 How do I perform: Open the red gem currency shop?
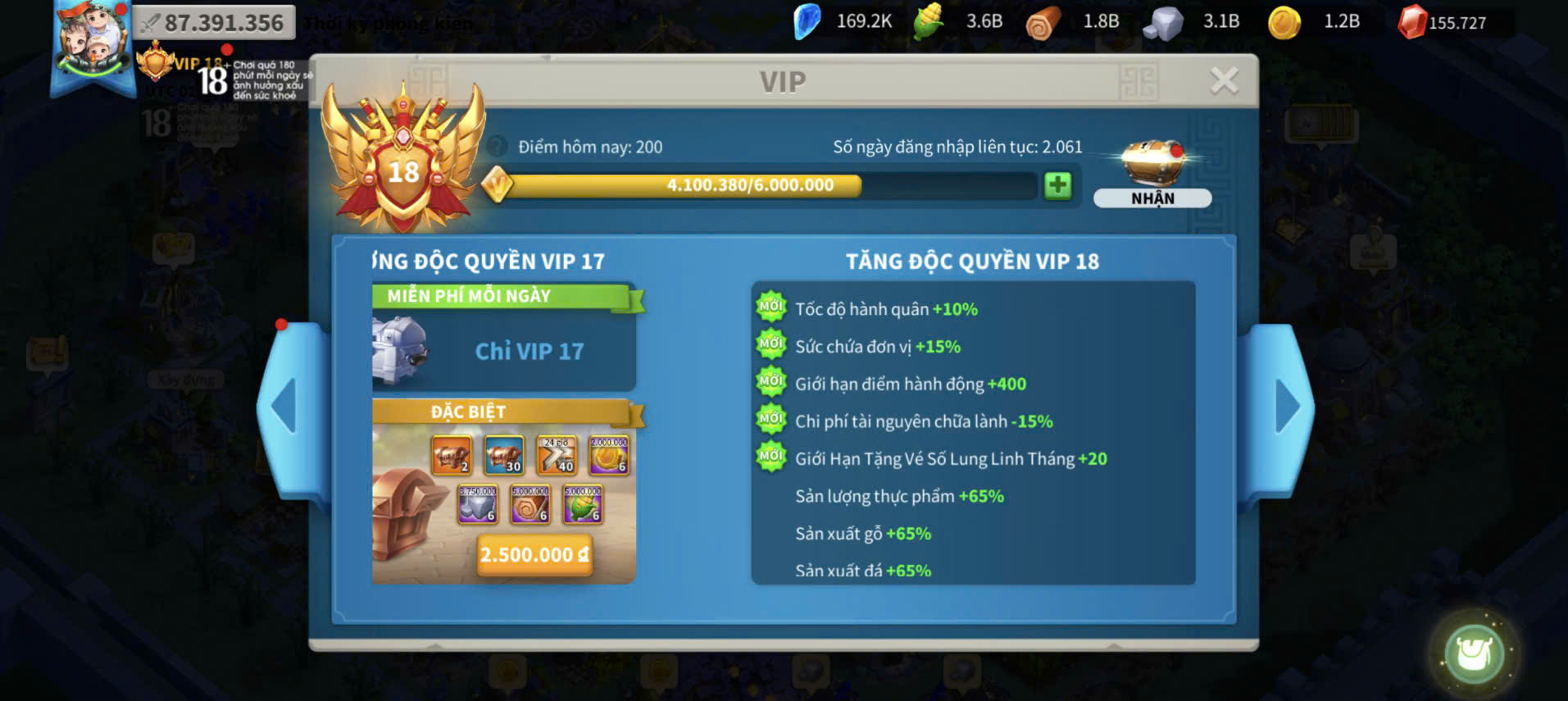pyautogui.click(x=1412, y=22)
